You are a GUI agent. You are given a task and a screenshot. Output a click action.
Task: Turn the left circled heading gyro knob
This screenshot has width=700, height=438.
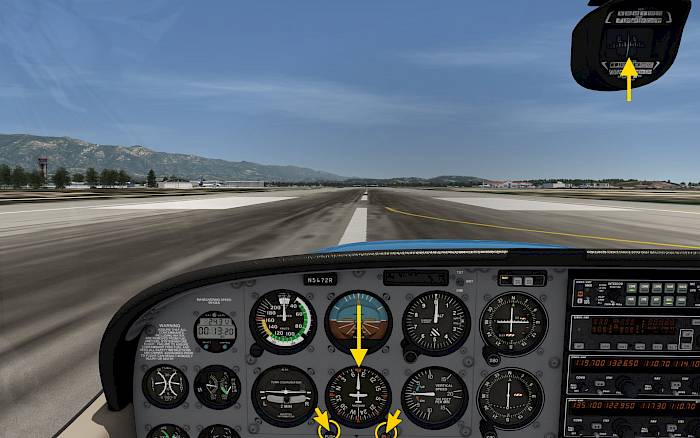(x=328, y=429)
